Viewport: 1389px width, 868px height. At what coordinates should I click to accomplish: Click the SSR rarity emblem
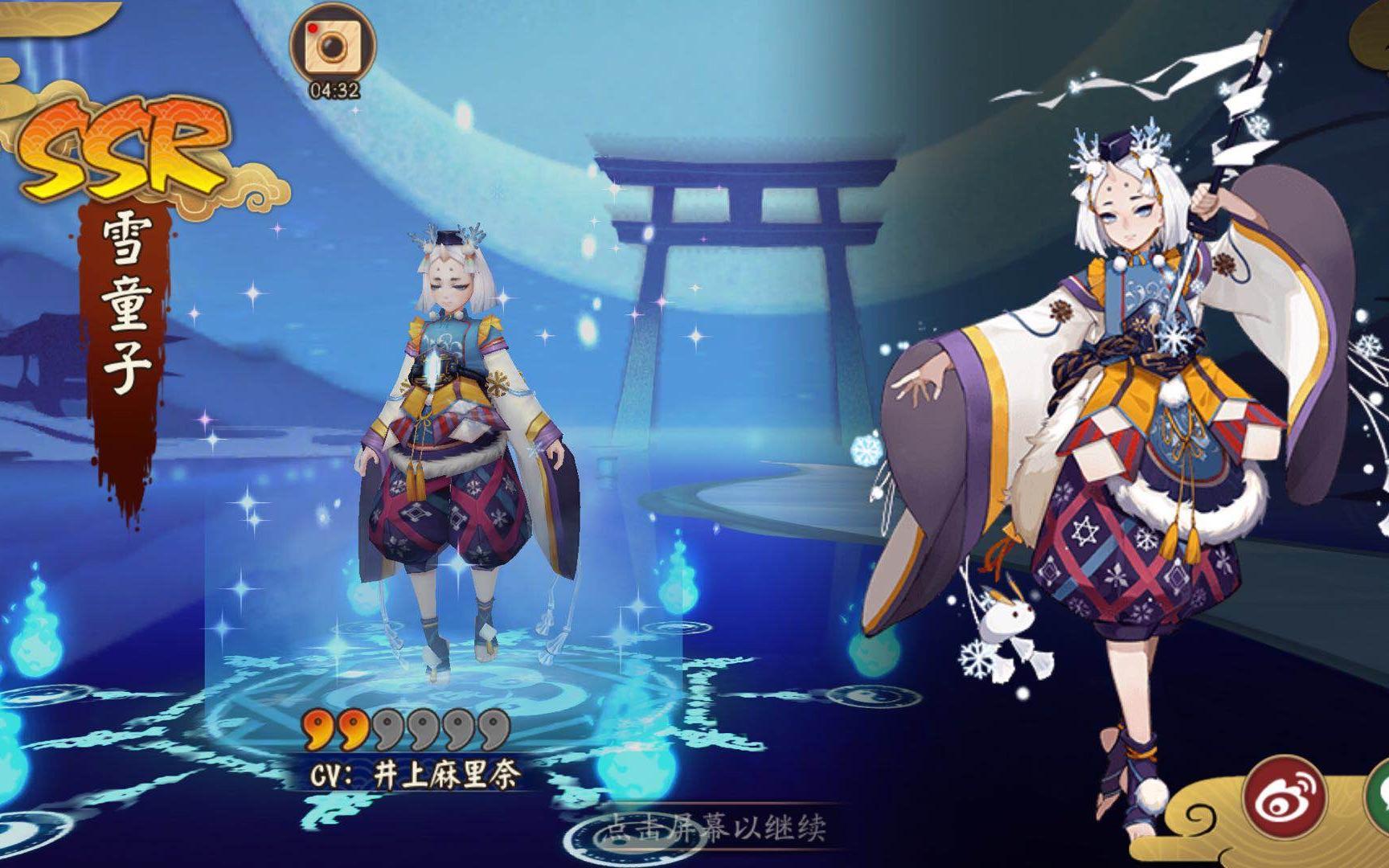[121, 145]
